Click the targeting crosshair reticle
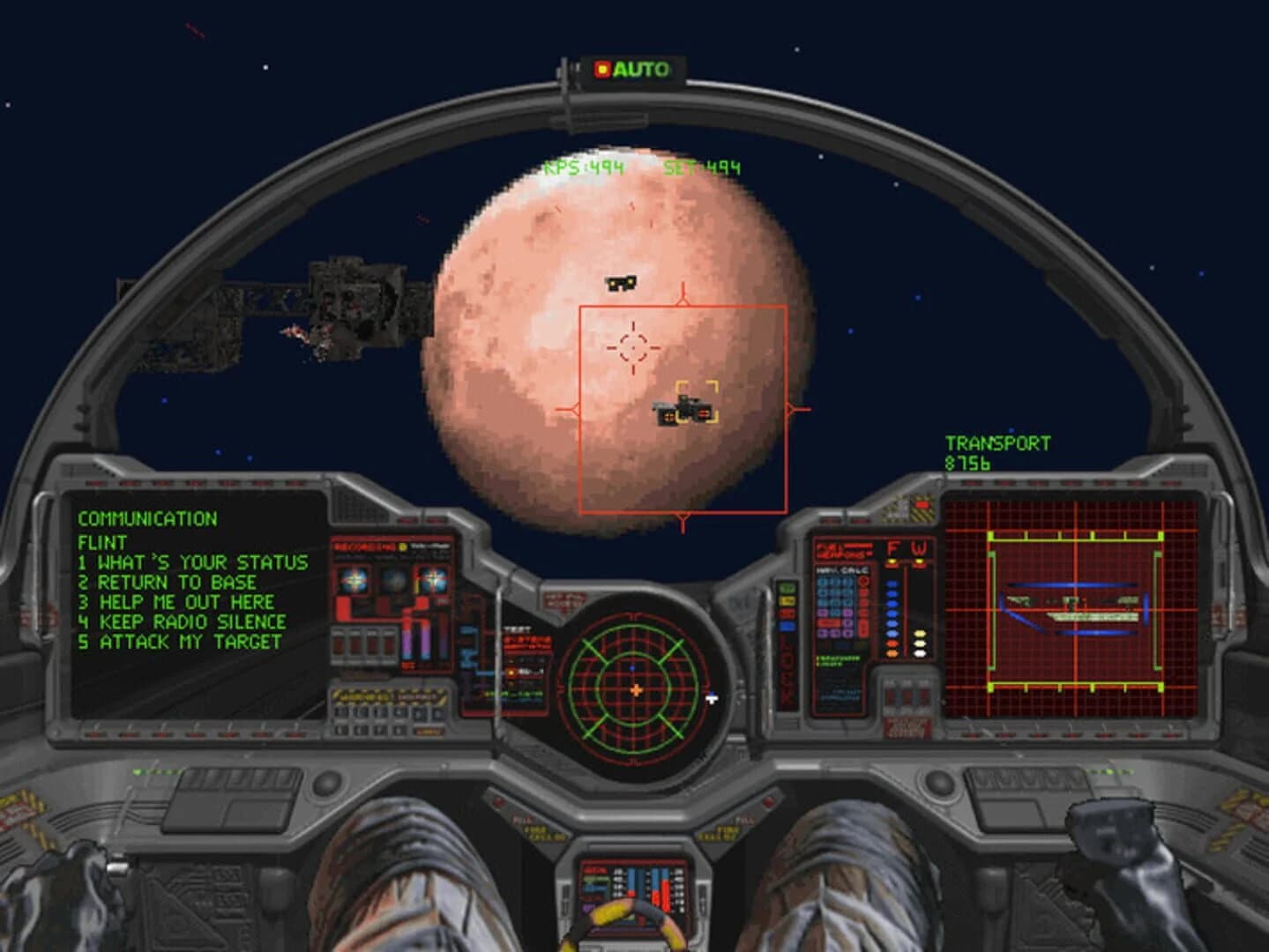The image size is (1269, 952). pos(631,348)
